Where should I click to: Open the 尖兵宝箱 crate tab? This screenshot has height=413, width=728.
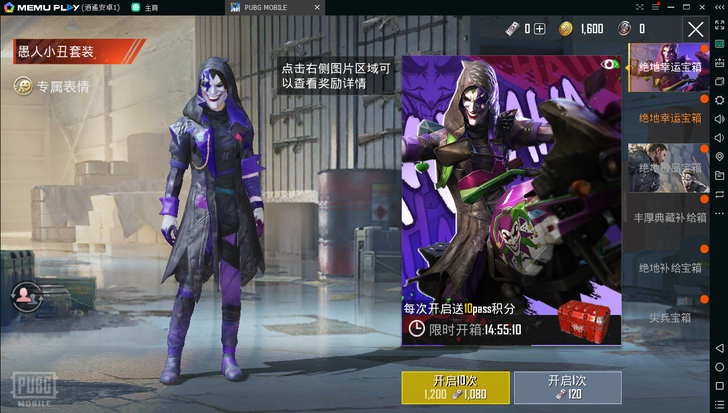coord(670,318)
